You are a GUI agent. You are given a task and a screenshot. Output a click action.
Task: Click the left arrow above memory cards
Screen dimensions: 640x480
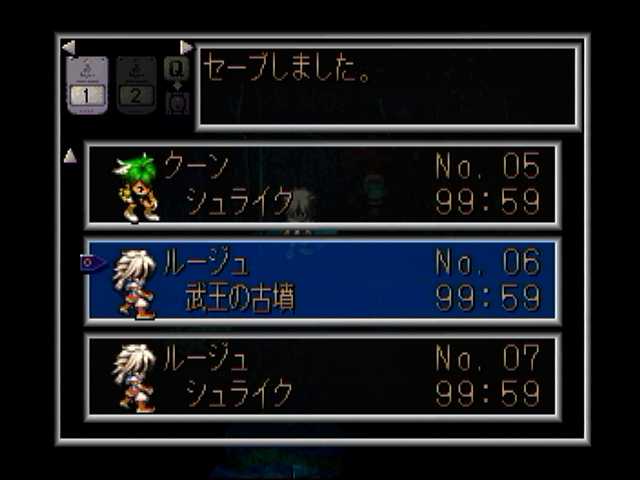(x=68, y=47)
